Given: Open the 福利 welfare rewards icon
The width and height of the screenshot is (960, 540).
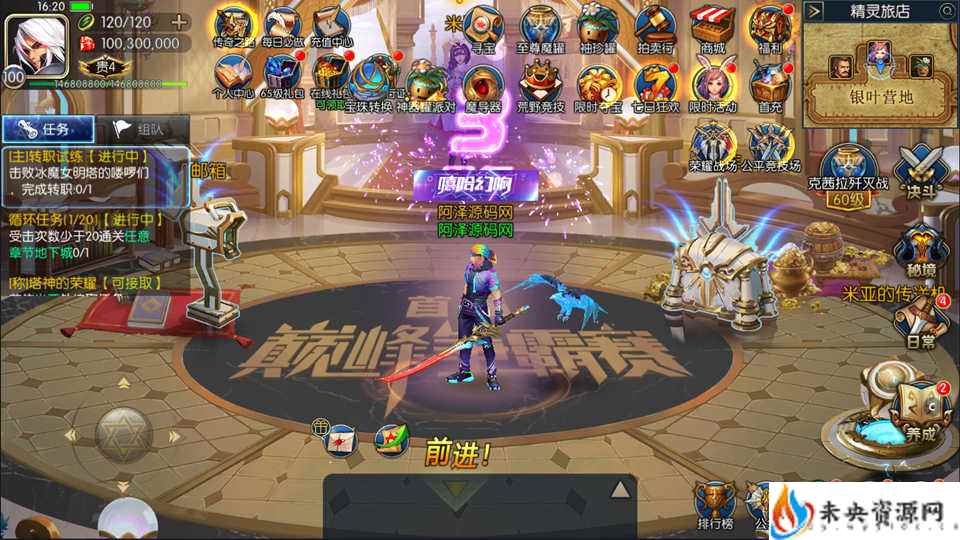Looking at the screenshot, I should pyautogui.click(x=771, y=26).
